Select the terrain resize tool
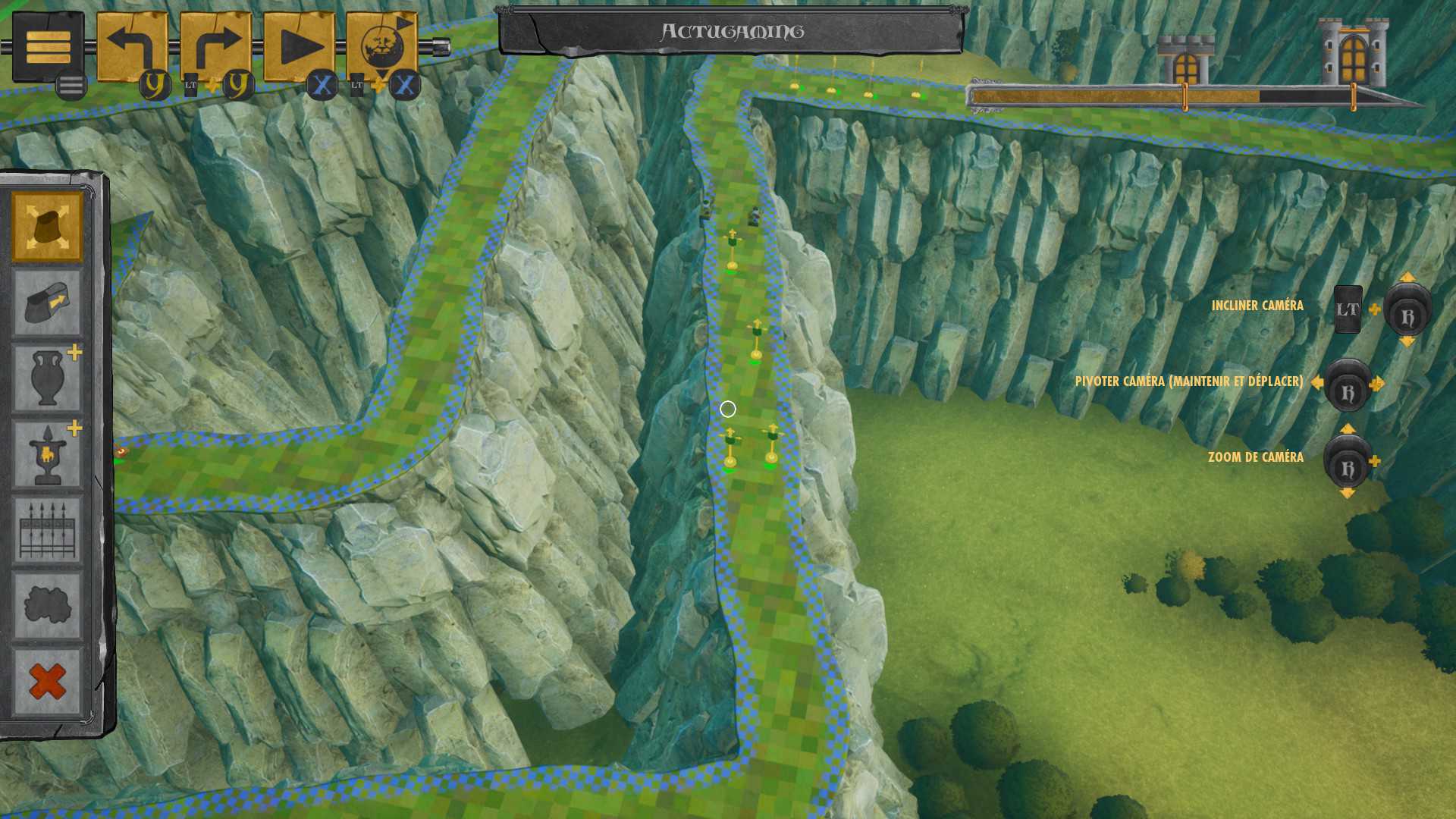The width and height of the screenshot is (1456, 819). tap(47, 227)
